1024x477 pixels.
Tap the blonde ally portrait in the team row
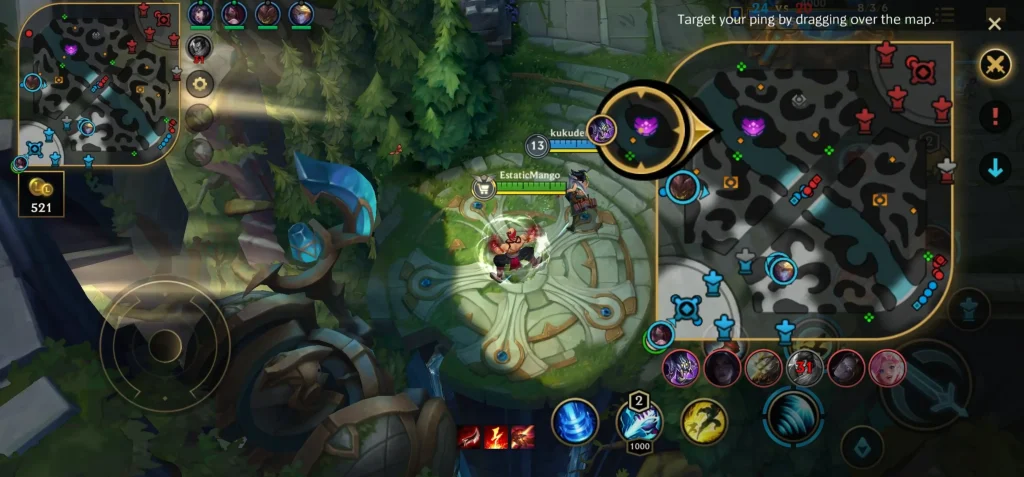[x=301, y=14]
